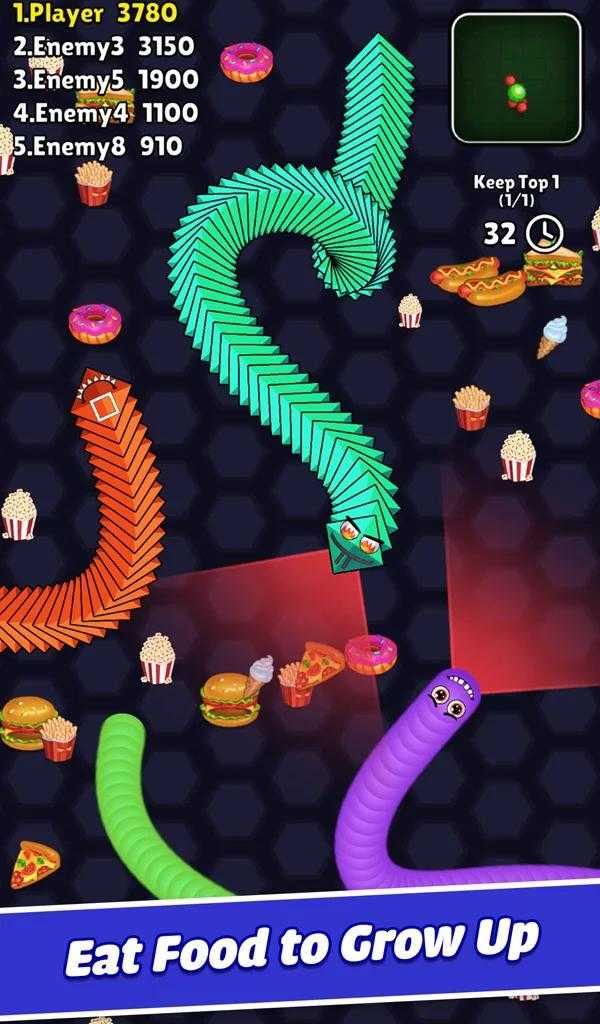Select the Enemy8 leaderboard entry
Image resolution: width=600 pixels, height=1024 pixels.
[97, 146]
